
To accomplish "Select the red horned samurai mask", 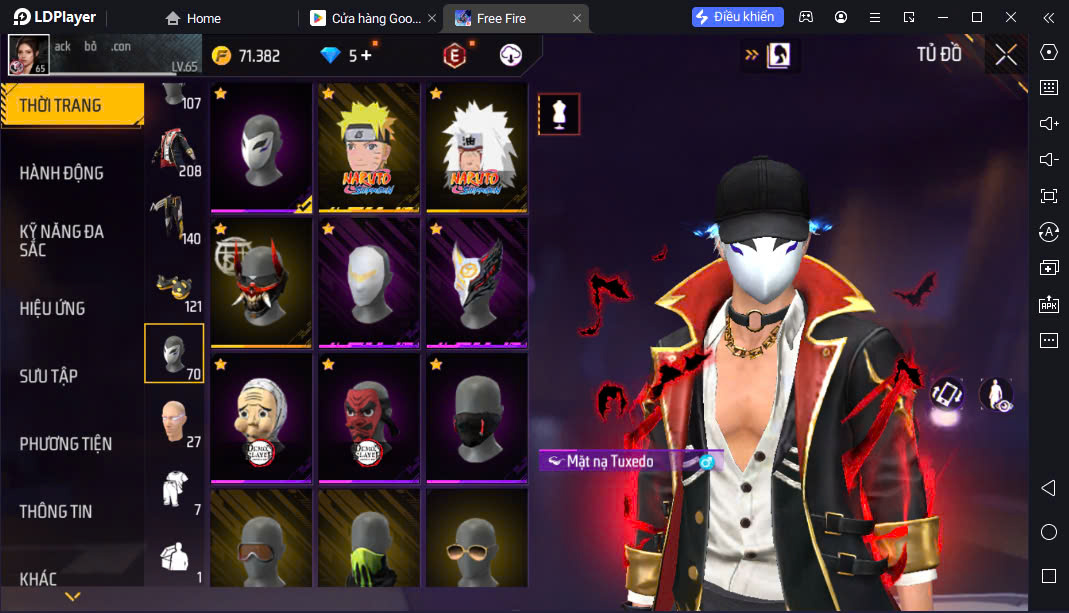I will pos(262,282).
